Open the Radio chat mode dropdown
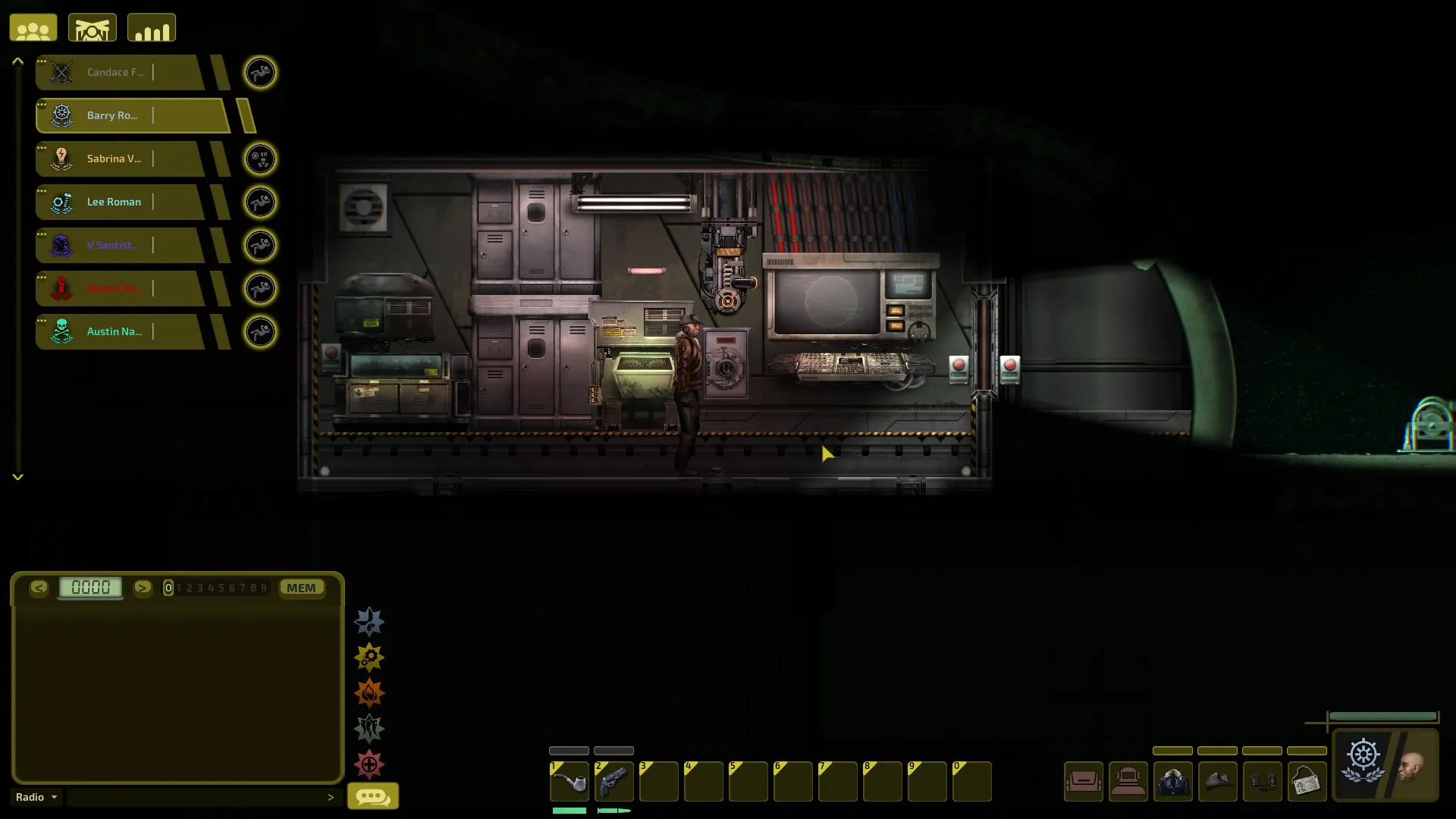 click(36, 797)
